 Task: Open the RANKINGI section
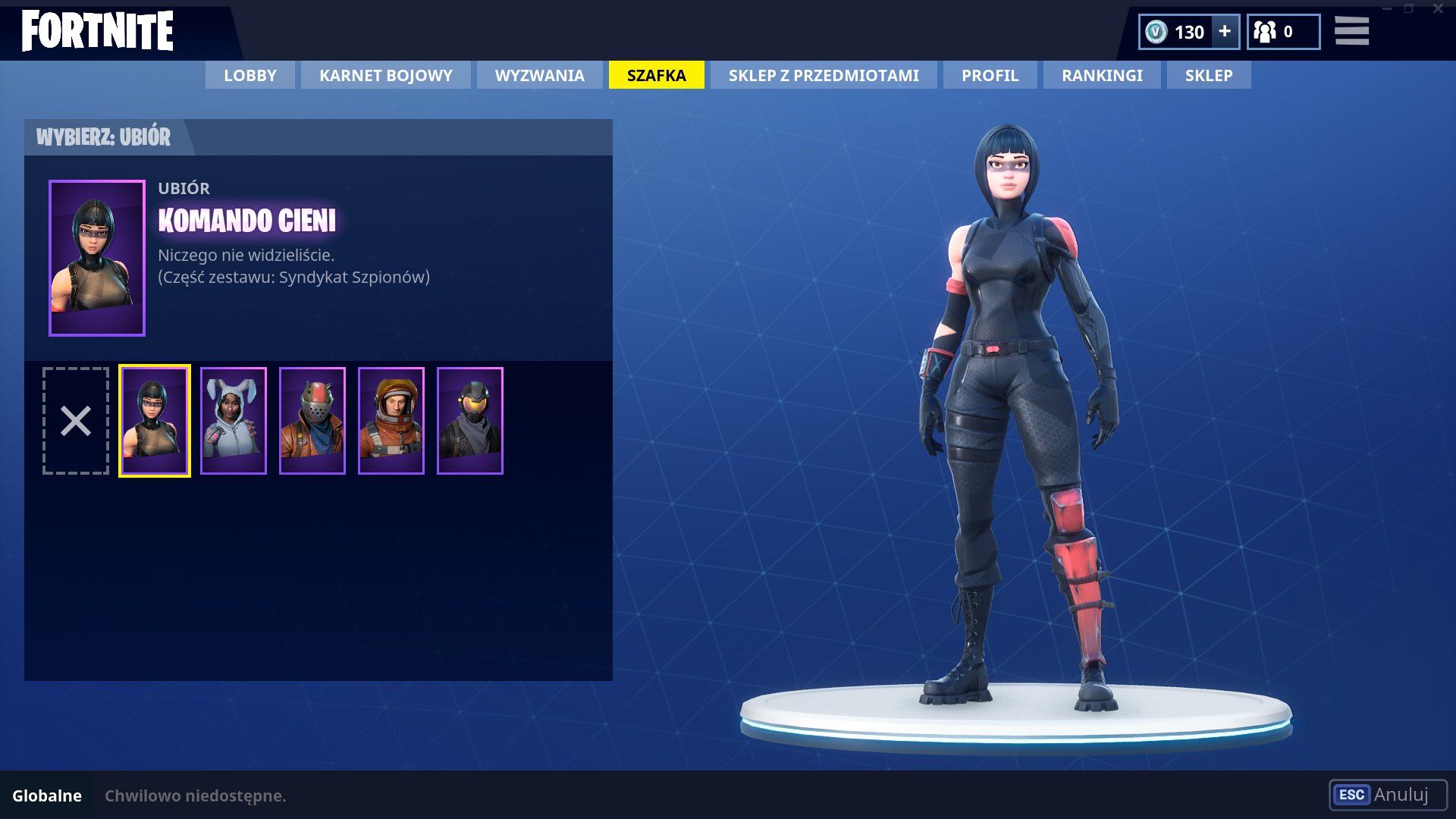pyautogui.click(x=1101, y=75)
